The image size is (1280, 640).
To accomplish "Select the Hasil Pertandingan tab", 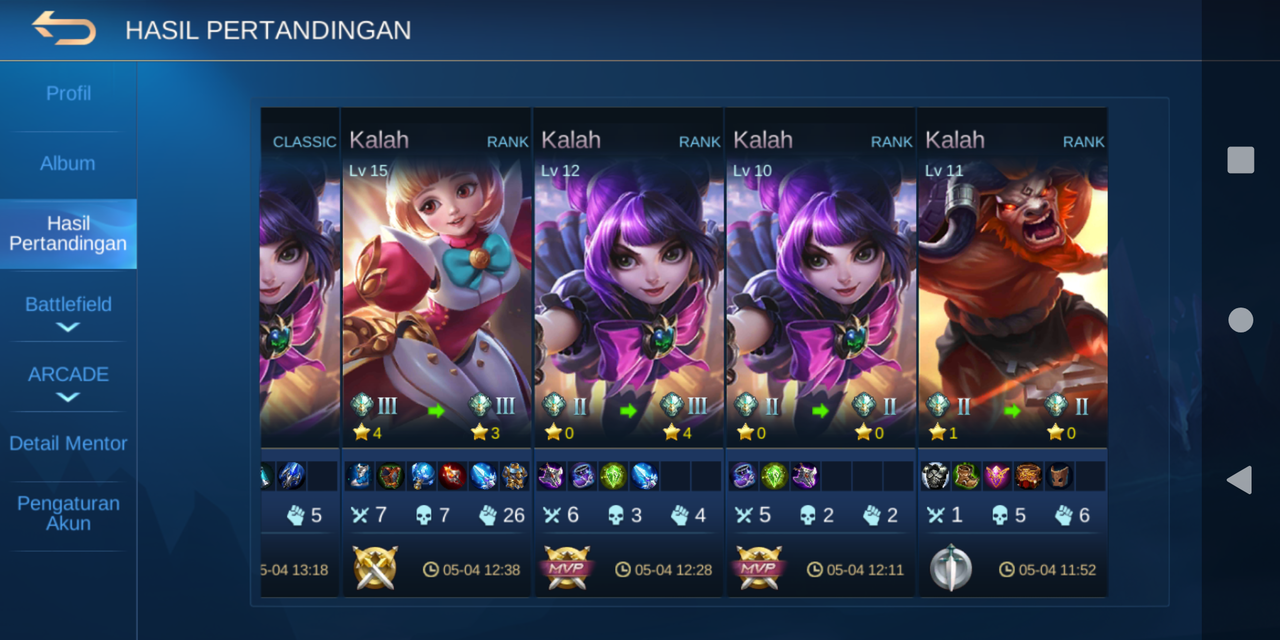I will (x=68, y=233).
